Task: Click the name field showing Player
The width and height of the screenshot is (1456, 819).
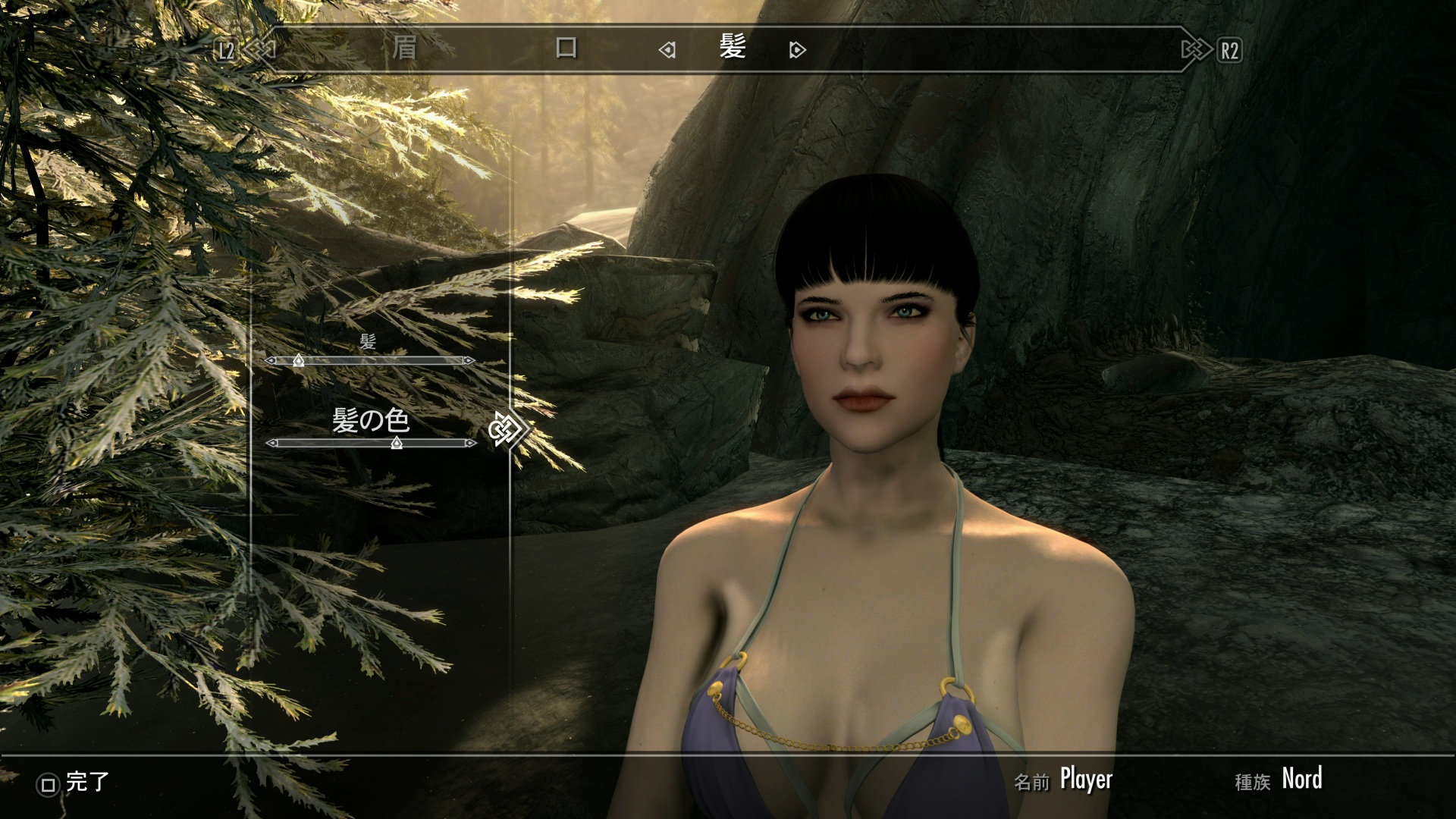Action: tap(1085, 780)
